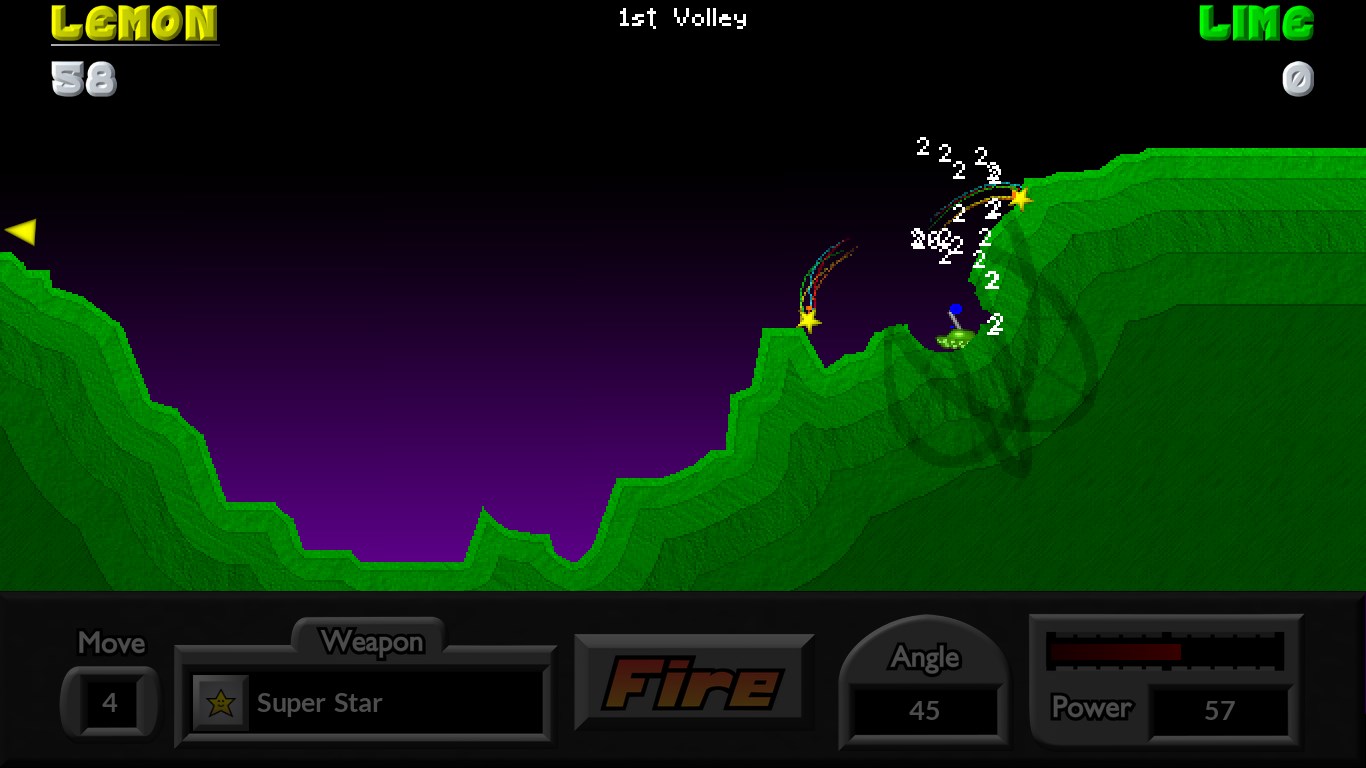This screenshot has height=768, width=1366.
Task: Click the blue projectile above the tank
Action: point(956,310)
